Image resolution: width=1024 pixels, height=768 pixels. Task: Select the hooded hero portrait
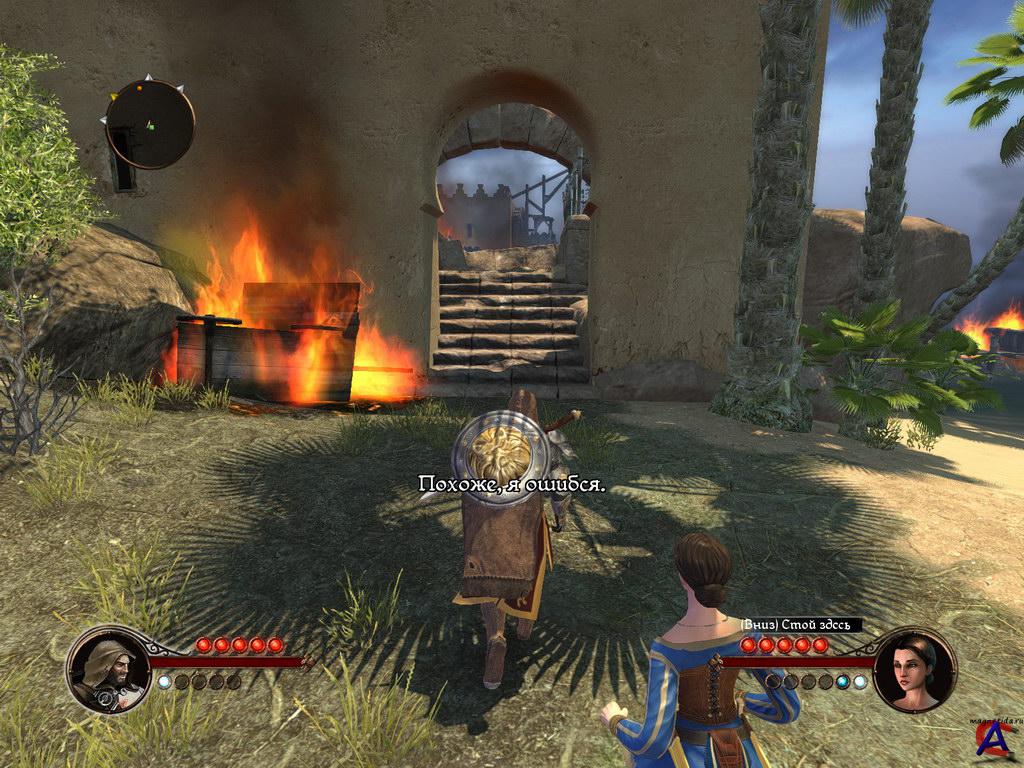(x=108, y=669)
